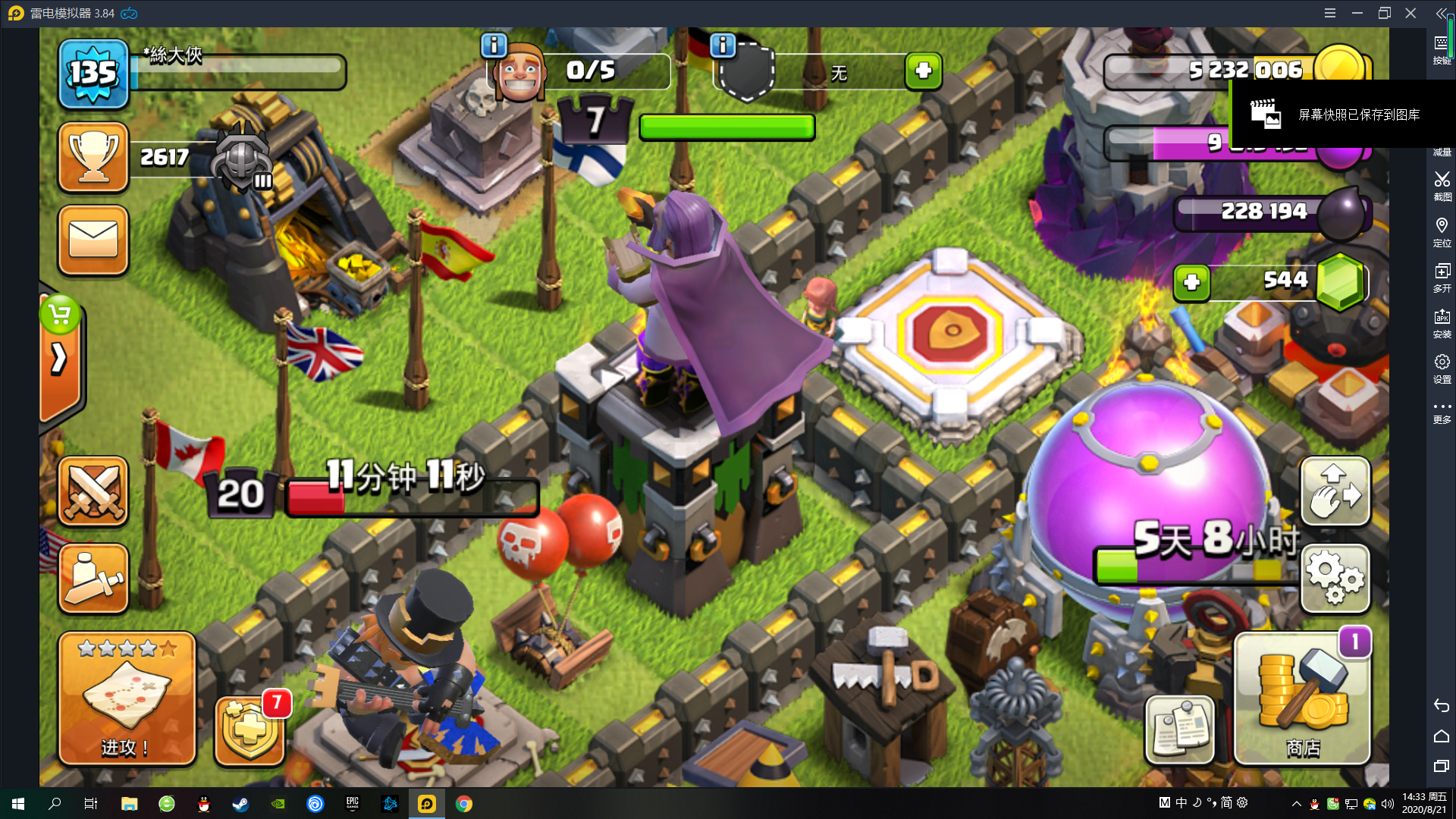Viewport: 1456px width, 819px height.
Task: Open the 商店 shop icon
Action: click(x=1301, y=698)
